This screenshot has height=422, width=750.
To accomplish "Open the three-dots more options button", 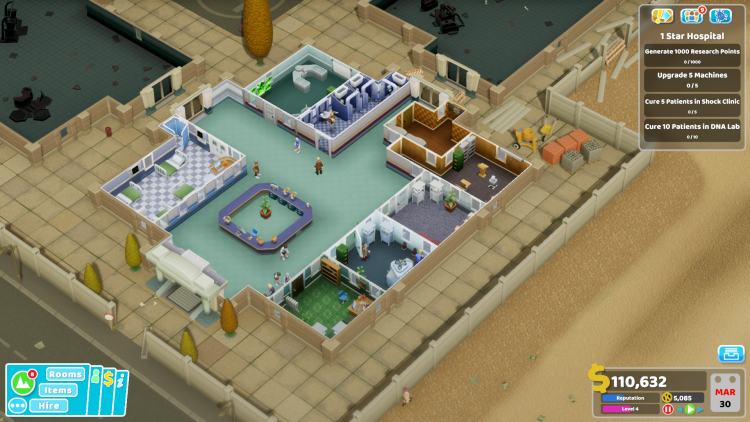I will tap(18, 406).
